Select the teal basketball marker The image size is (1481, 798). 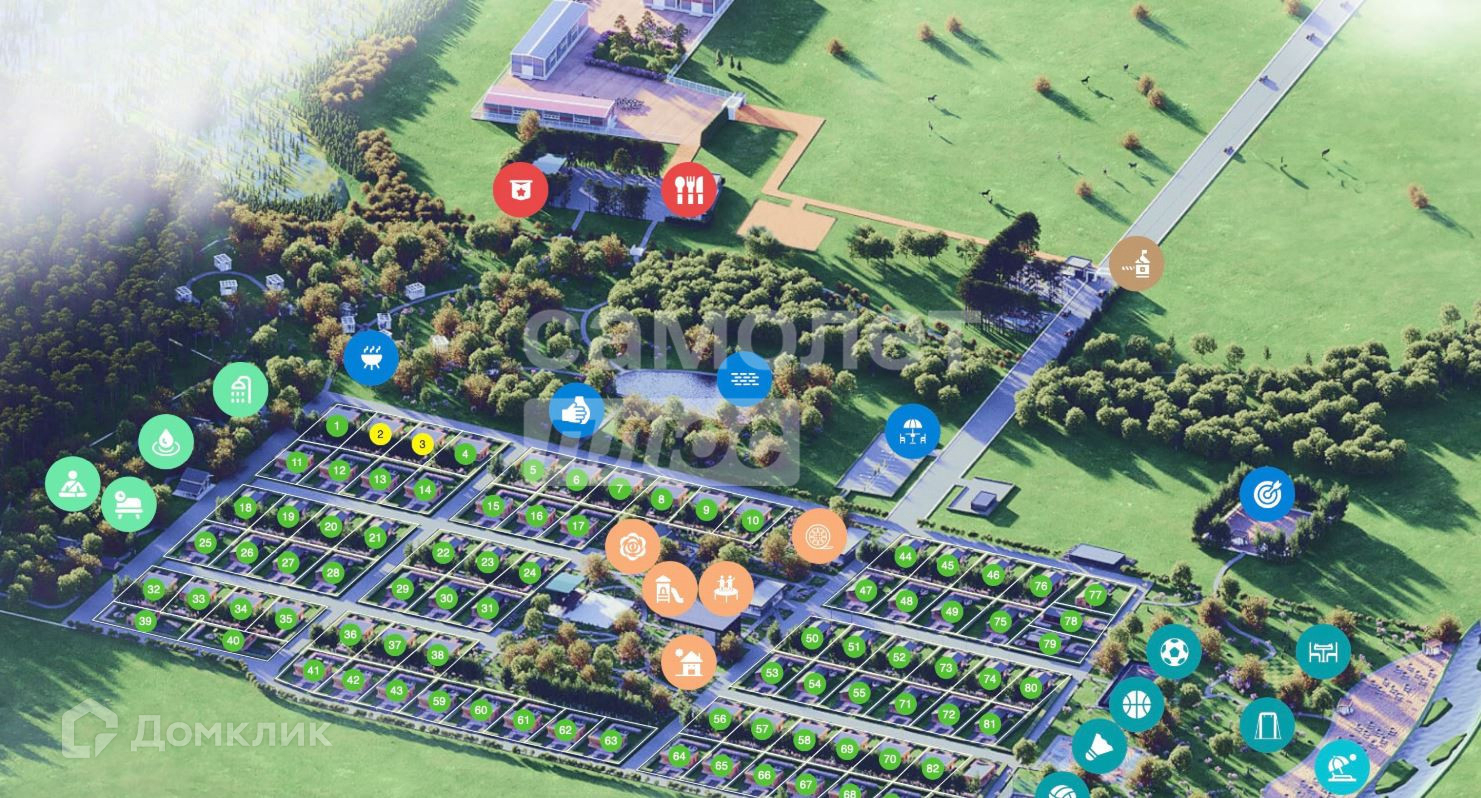[x=1137, y=705]
